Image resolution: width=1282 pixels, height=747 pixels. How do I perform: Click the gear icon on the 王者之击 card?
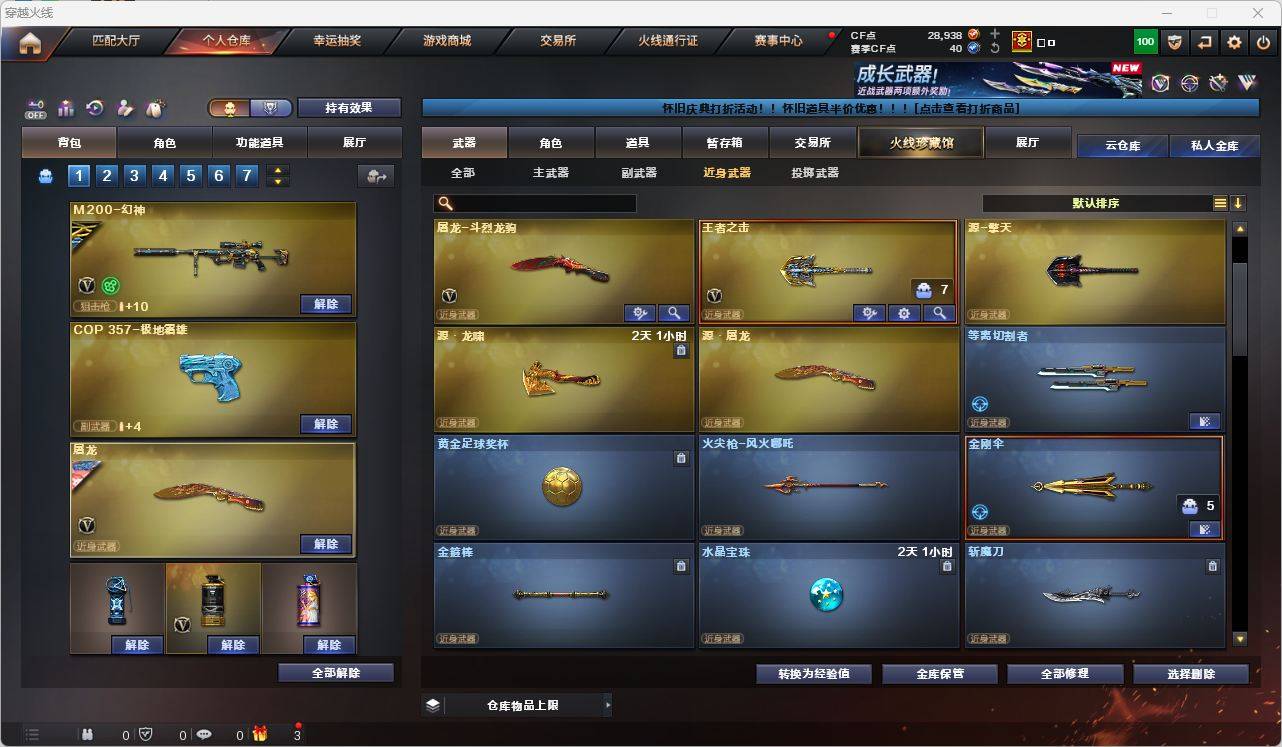tap(903, 312)
